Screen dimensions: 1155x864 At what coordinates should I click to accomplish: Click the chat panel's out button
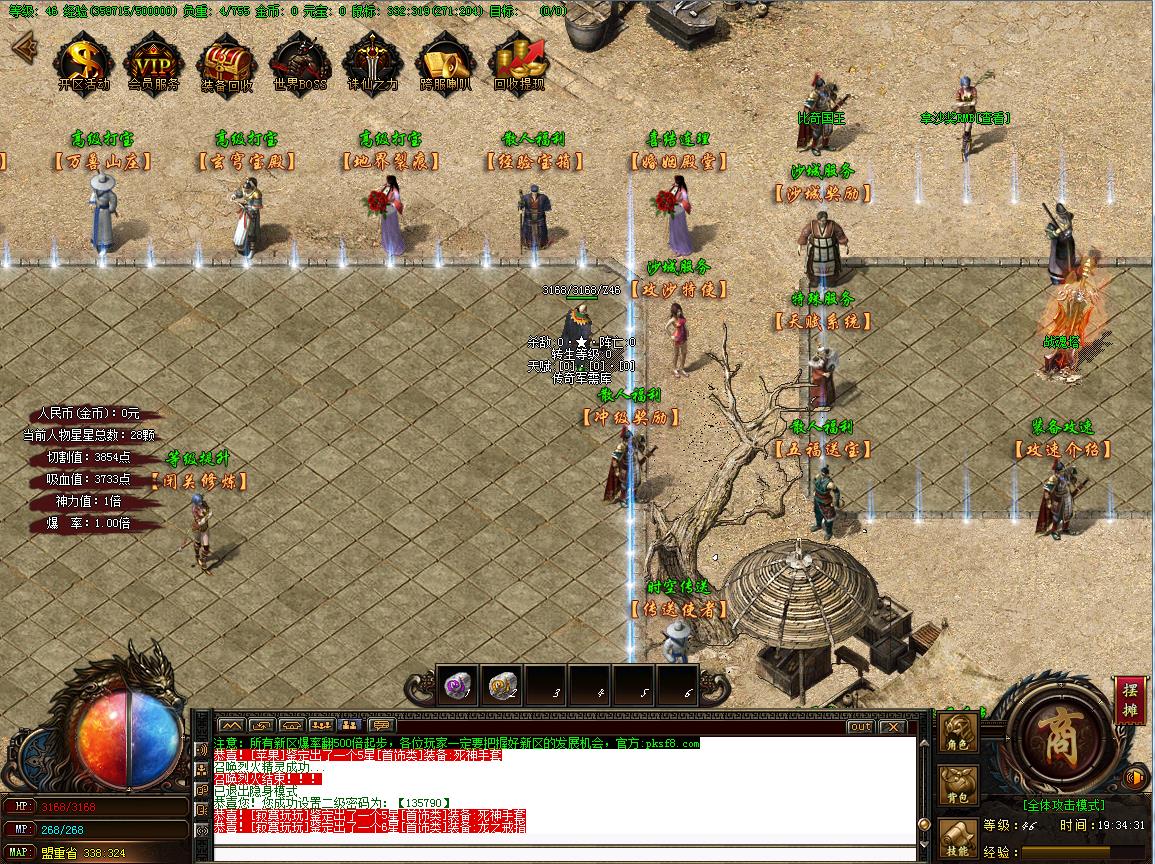point(860,727)
